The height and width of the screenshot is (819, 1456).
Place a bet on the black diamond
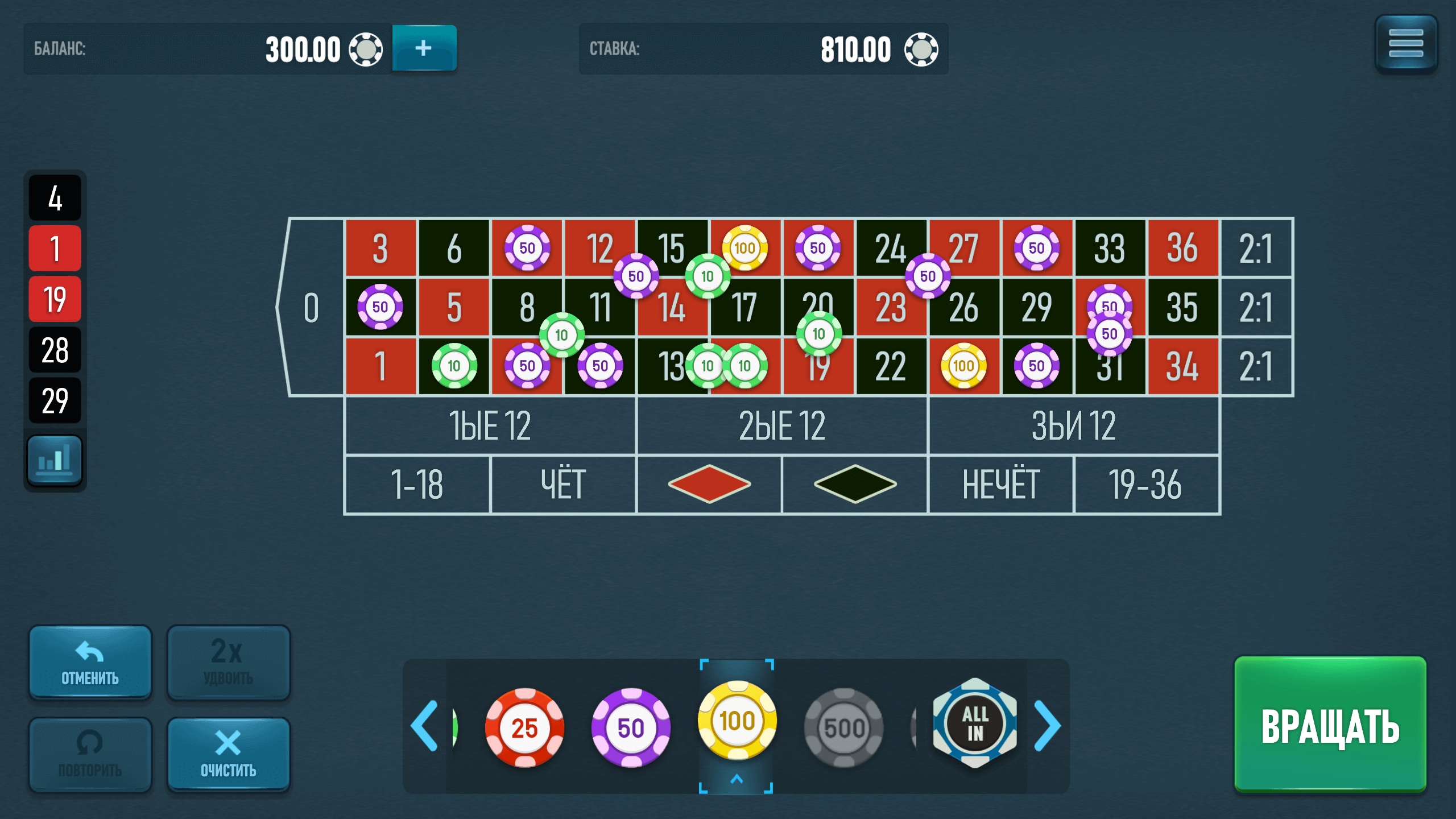click(856, 485)
